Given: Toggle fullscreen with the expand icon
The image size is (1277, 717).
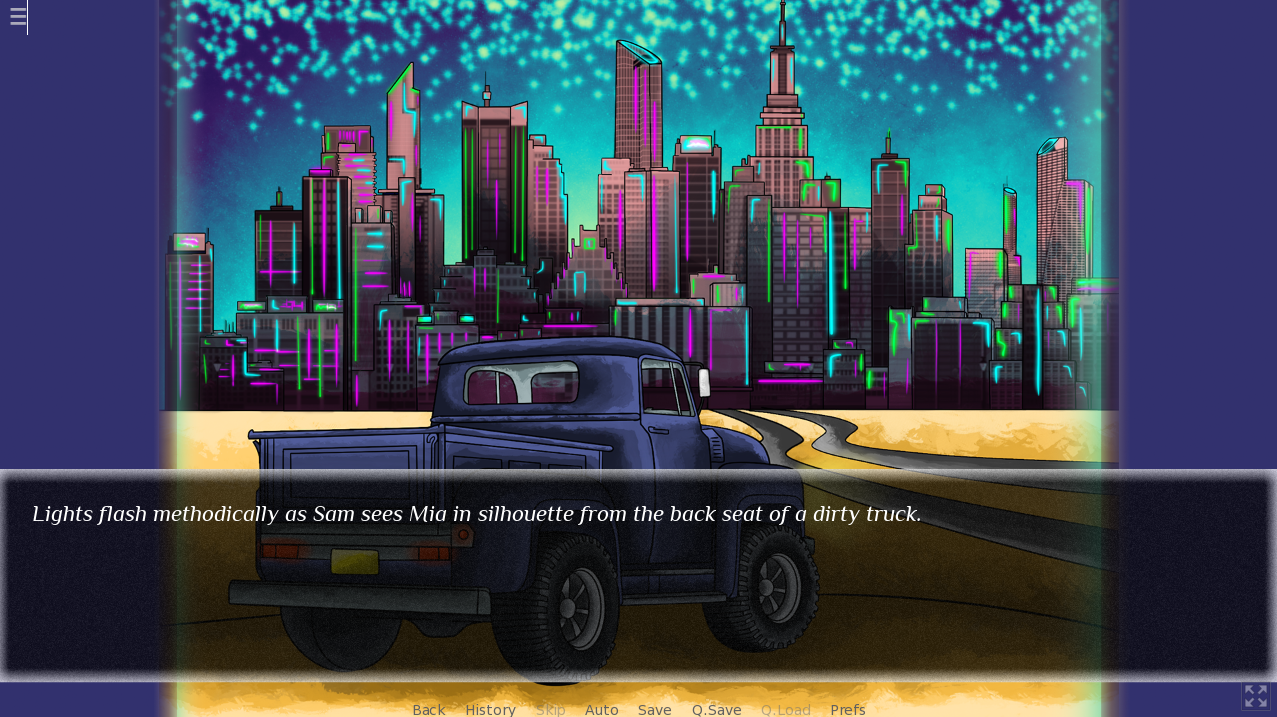Looking at the screenshot, I should (1255, 696).
